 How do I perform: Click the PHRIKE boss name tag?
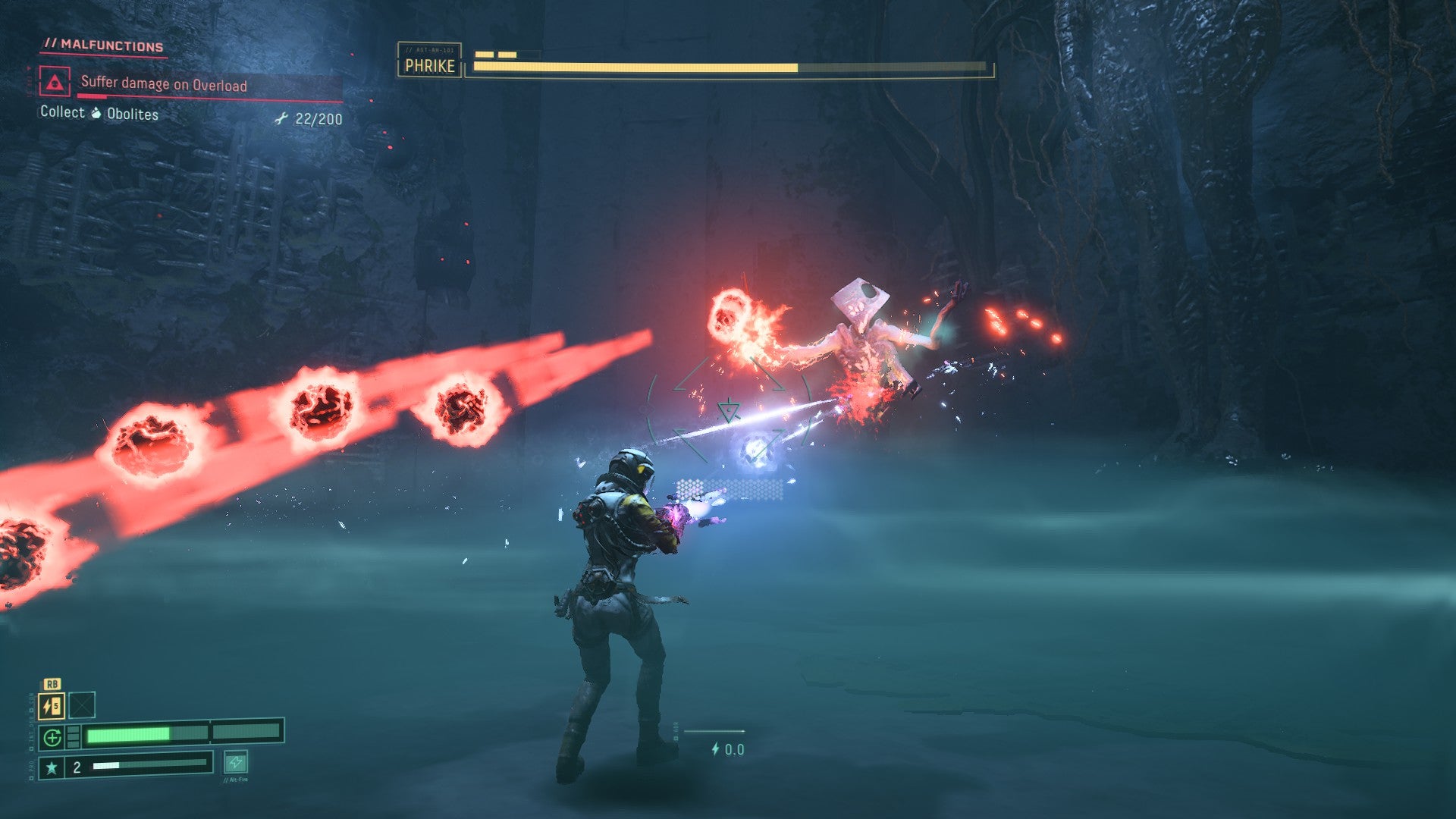429,66
